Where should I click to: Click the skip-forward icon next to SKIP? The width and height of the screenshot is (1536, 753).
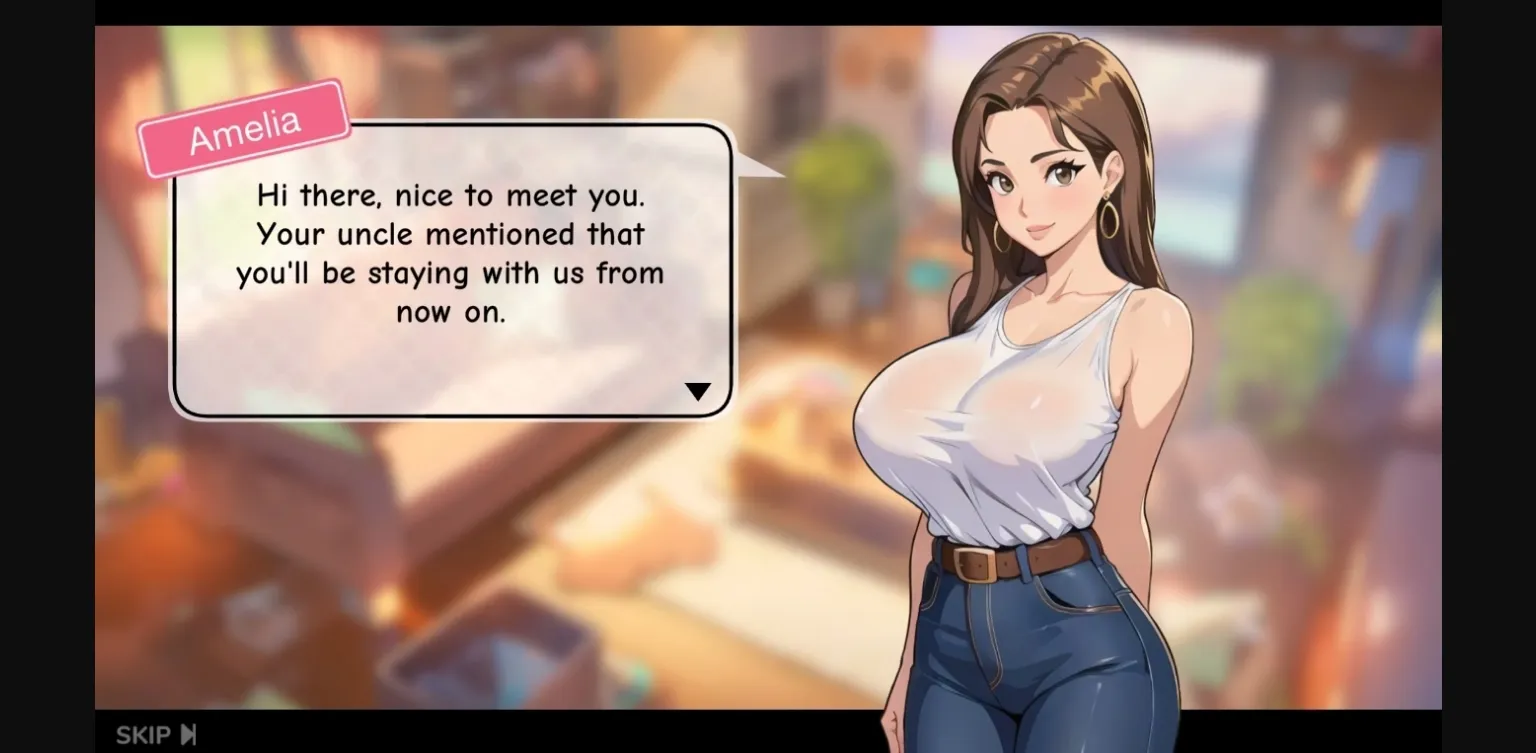click(187, 734)
